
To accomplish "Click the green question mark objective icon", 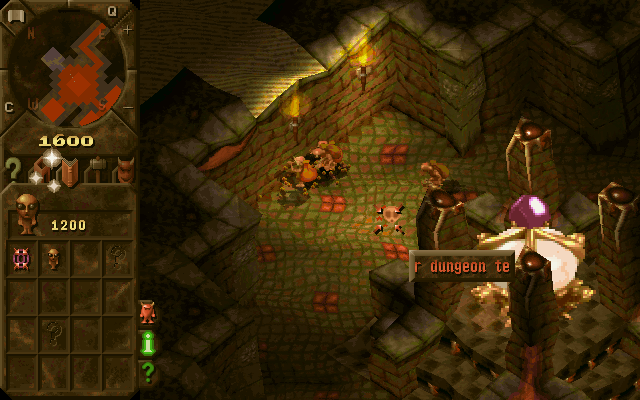I will point(147,372).
